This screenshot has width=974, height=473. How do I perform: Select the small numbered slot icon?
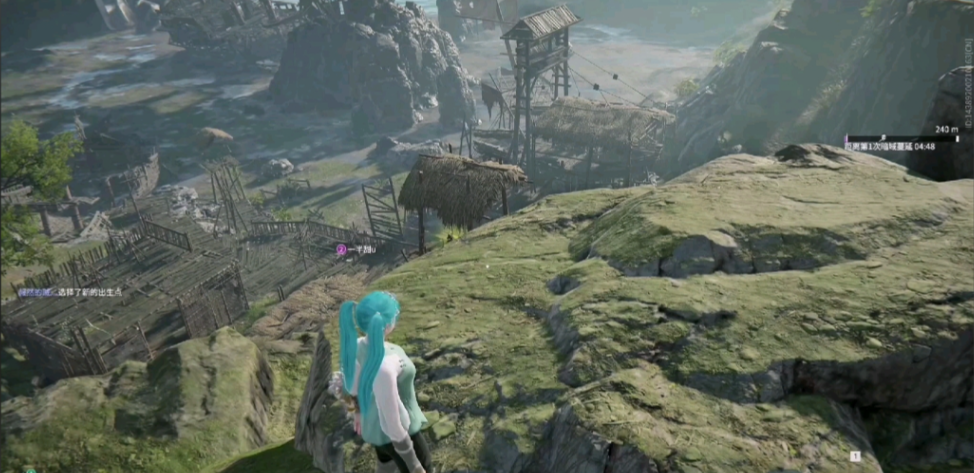855,457
